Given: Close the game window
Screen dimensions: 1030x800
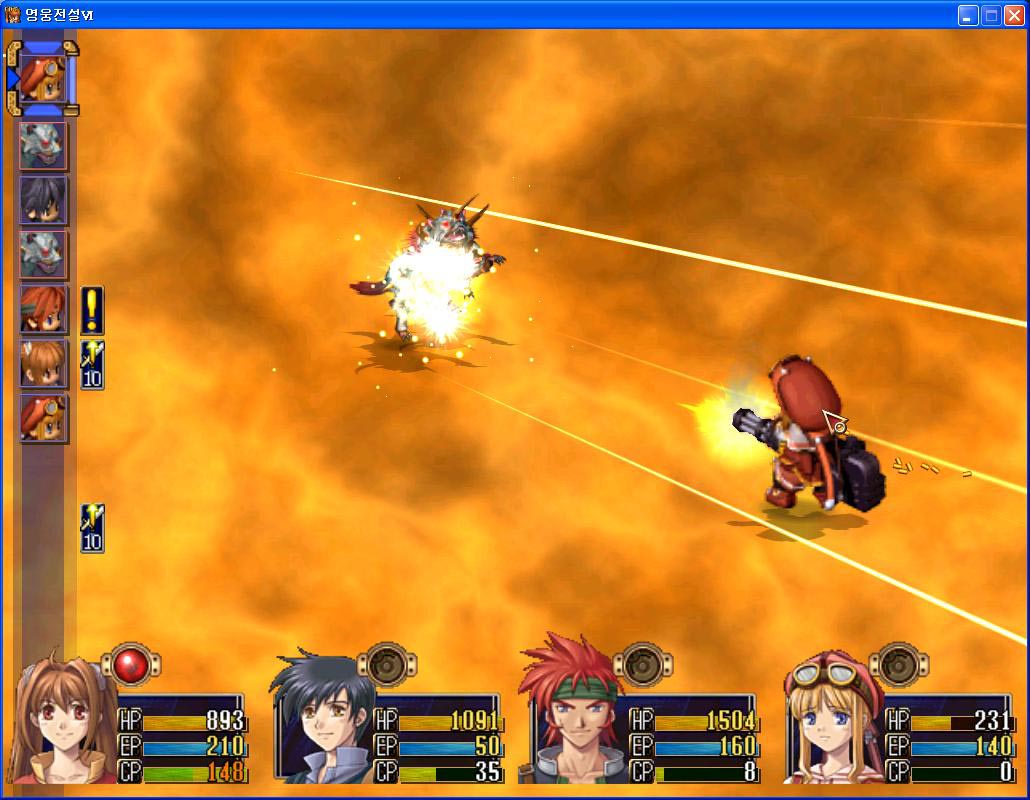Looking at the screenshot, I should (1013, 15).
